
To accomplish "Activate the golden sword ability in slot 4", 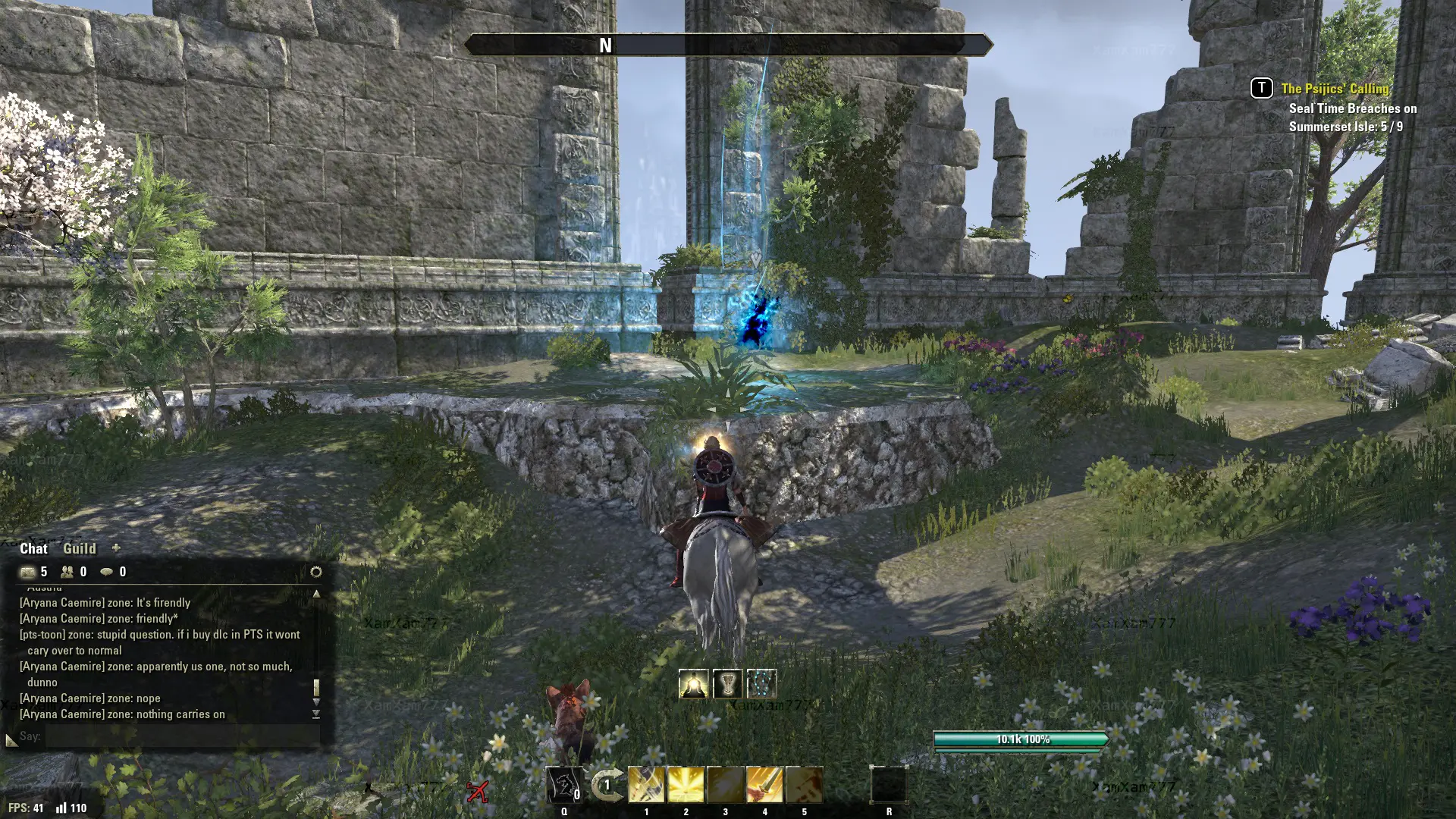I will 764,785.
